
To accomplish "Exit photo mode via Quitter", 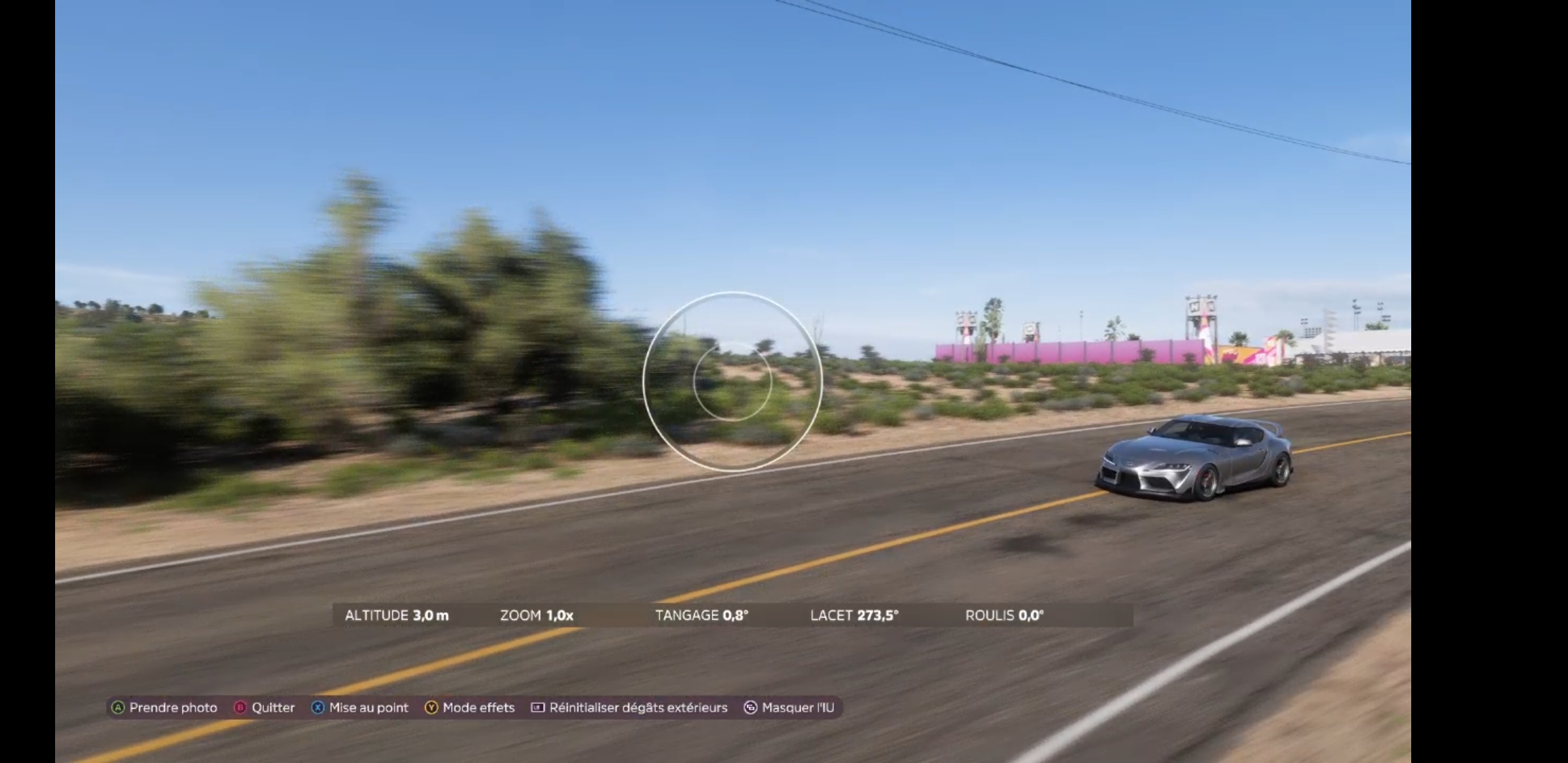I will point(265,707).
